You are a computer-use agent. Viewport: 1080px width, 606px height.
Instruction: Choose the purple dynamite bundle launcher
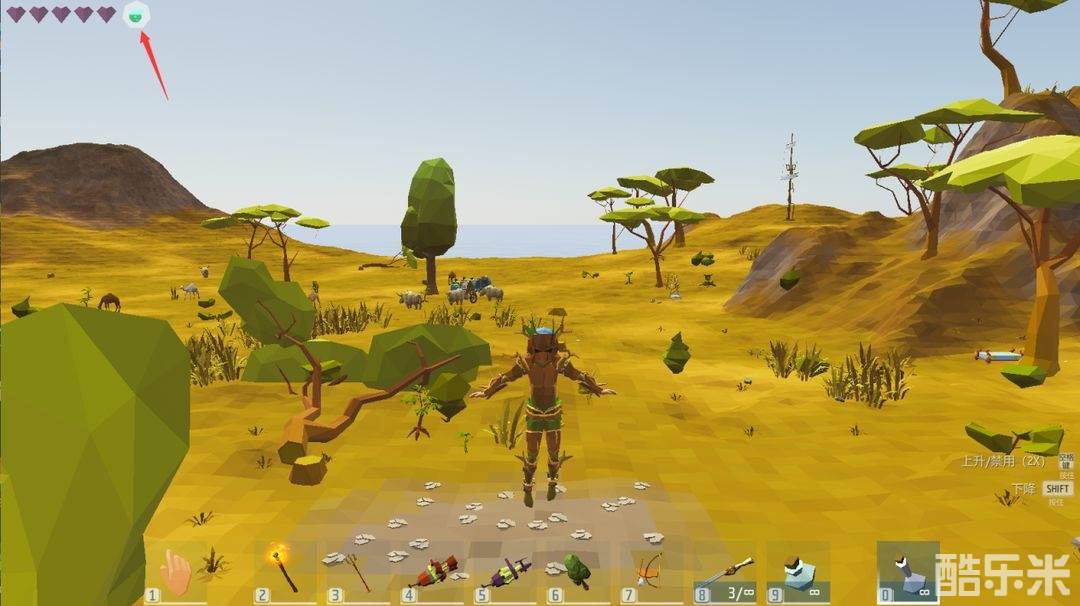tap(507, 572)
